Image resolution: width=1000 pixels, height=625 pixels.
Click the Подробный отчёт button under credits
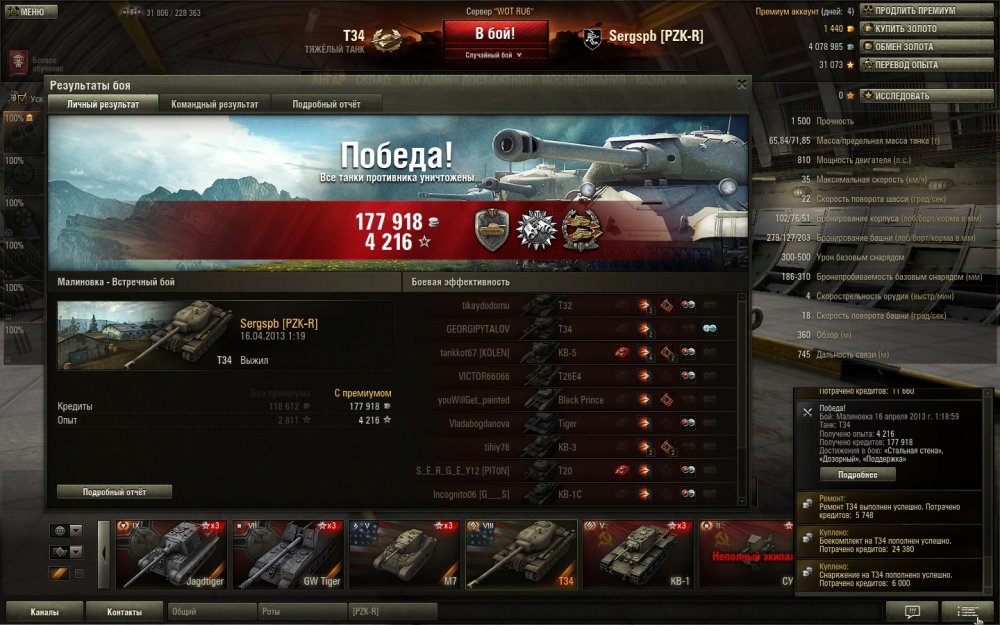tap(115, 492)
